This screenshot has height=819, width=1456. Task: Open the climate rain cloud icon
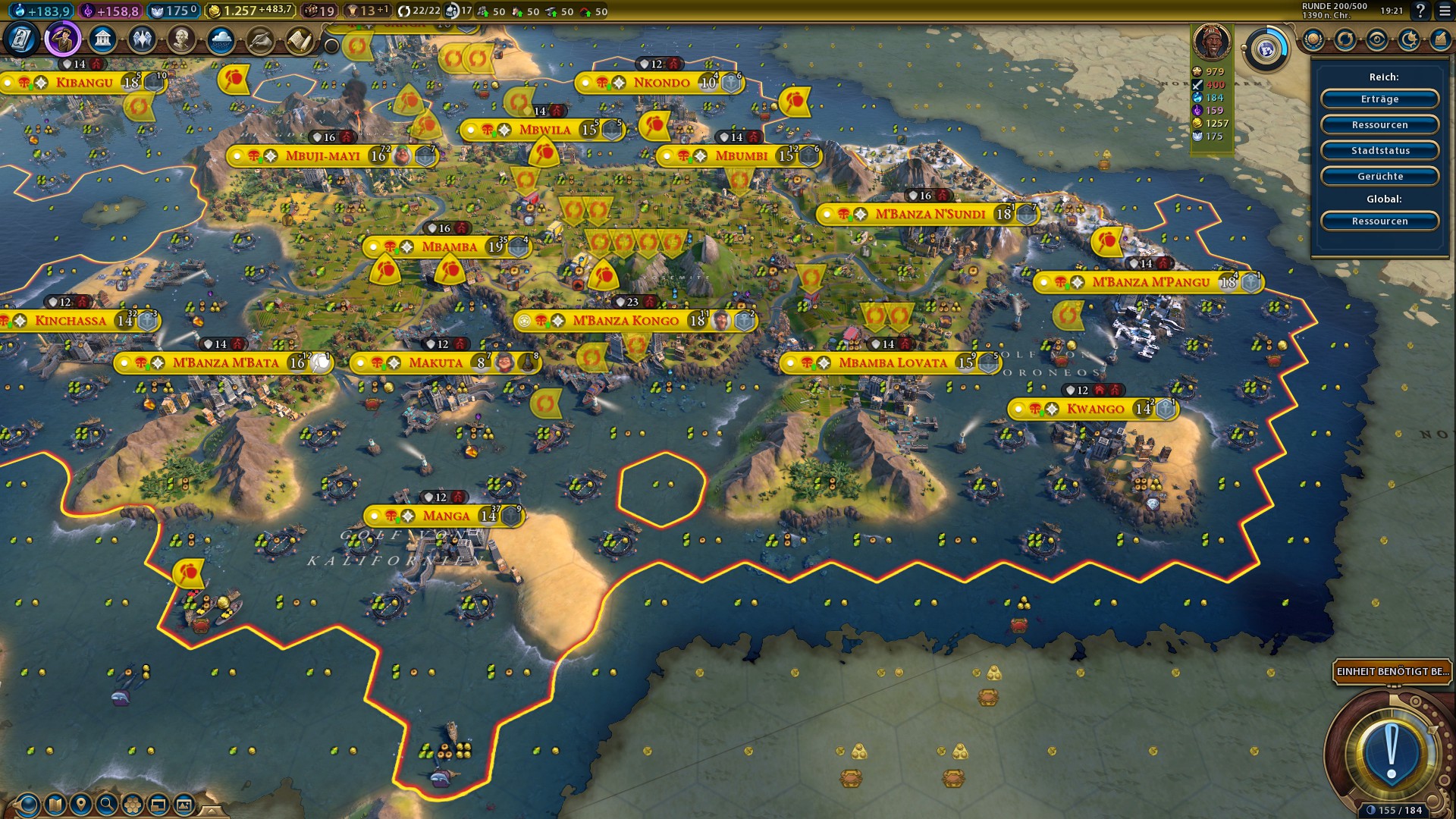click(x=221, y=39)
